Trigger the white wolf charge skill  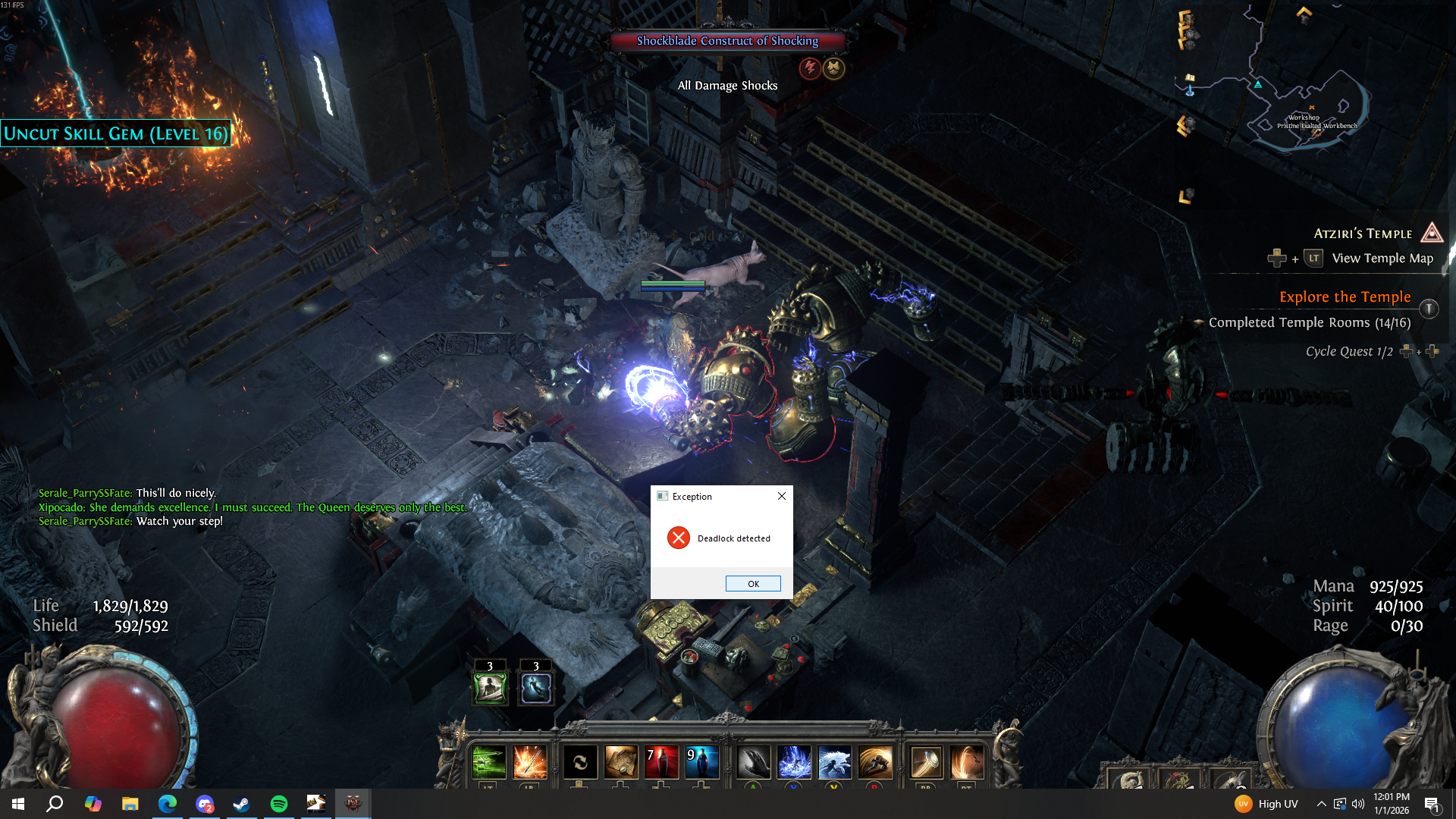pyautogui.click(x=834, y=761)
